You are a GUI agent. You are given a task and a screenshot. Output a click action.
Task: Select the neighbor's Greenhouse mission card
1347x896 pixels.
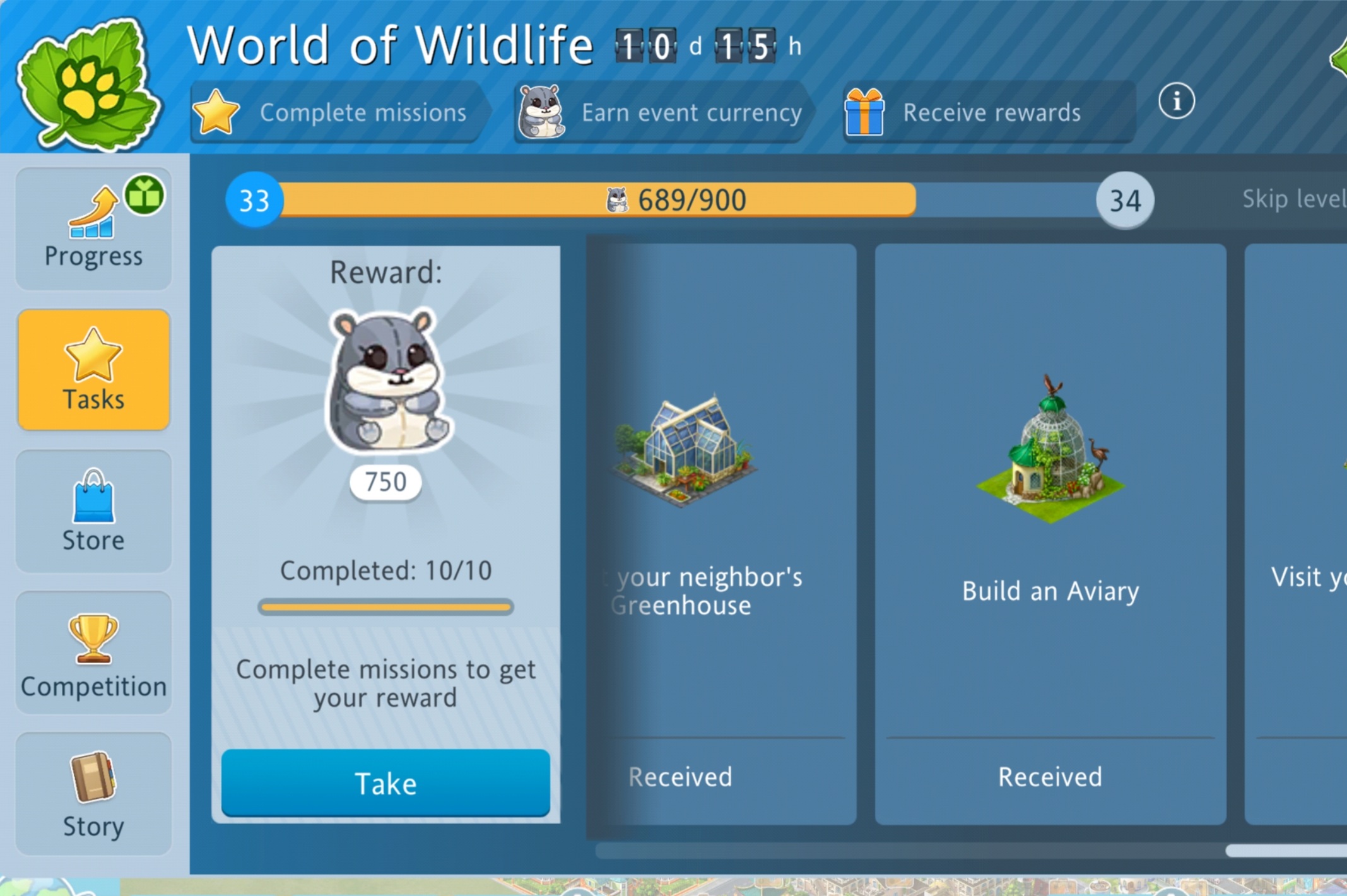[x=721, y=533]
